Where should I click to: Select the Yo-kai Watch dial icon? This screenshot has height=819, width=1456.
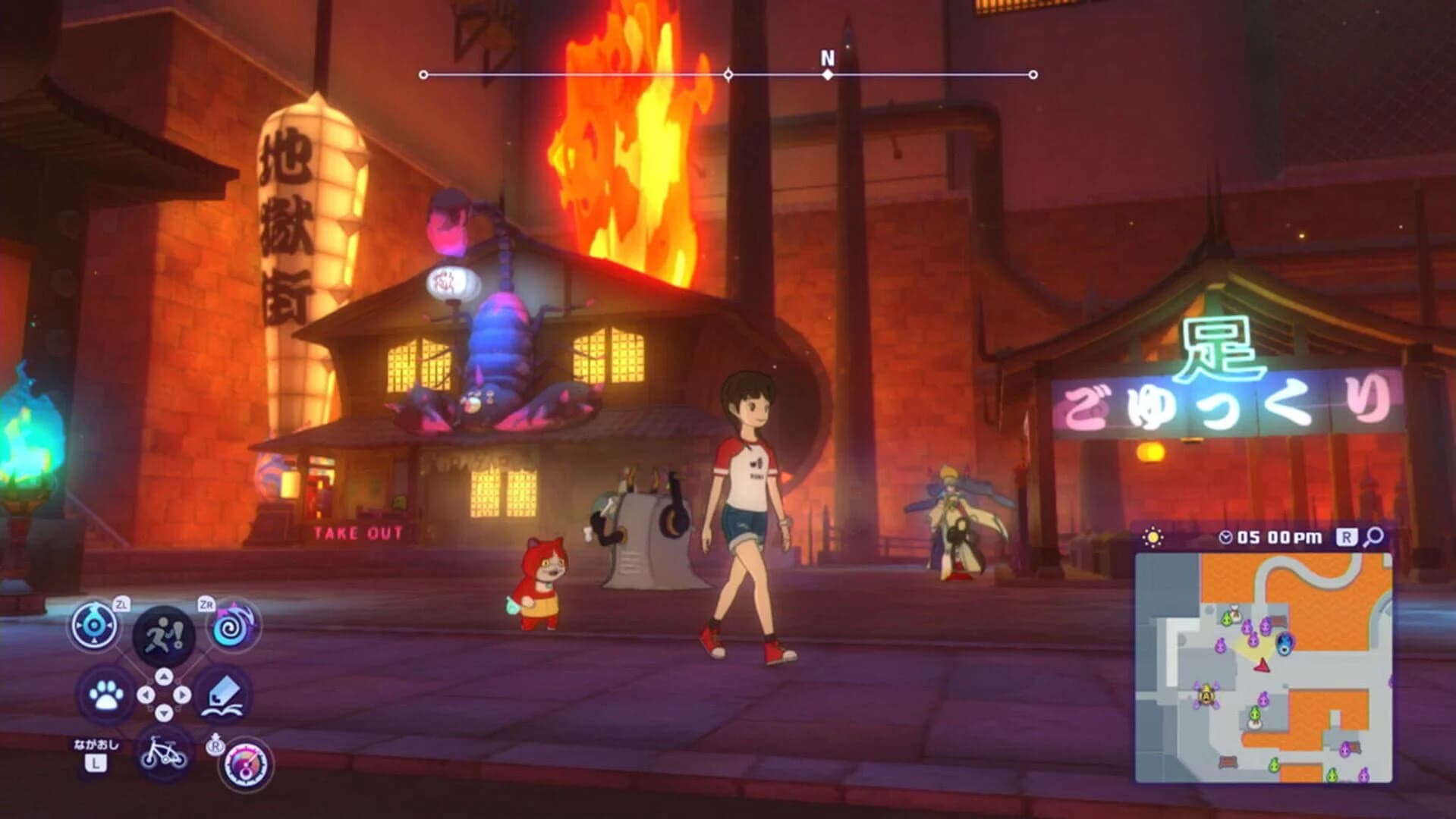pyautogui.click(x=95, y=623)
